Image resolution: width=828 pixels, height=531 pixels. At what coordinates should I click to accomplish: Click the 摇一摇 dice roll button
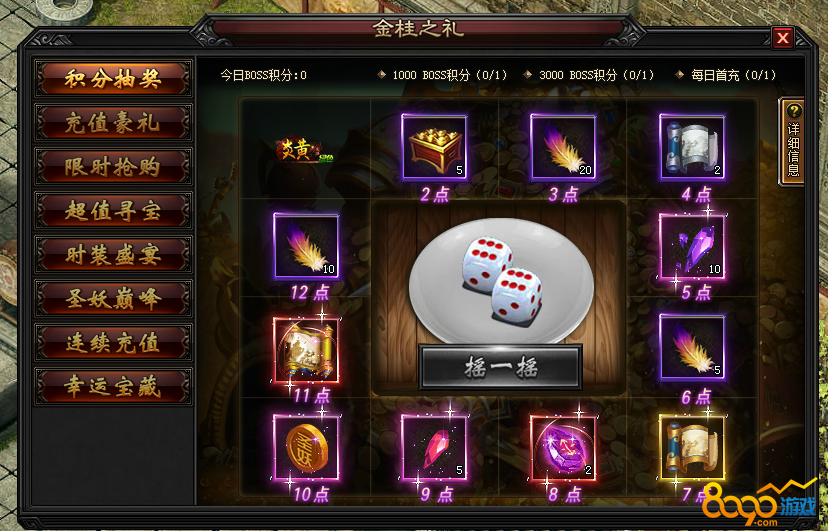click(500, 367)
